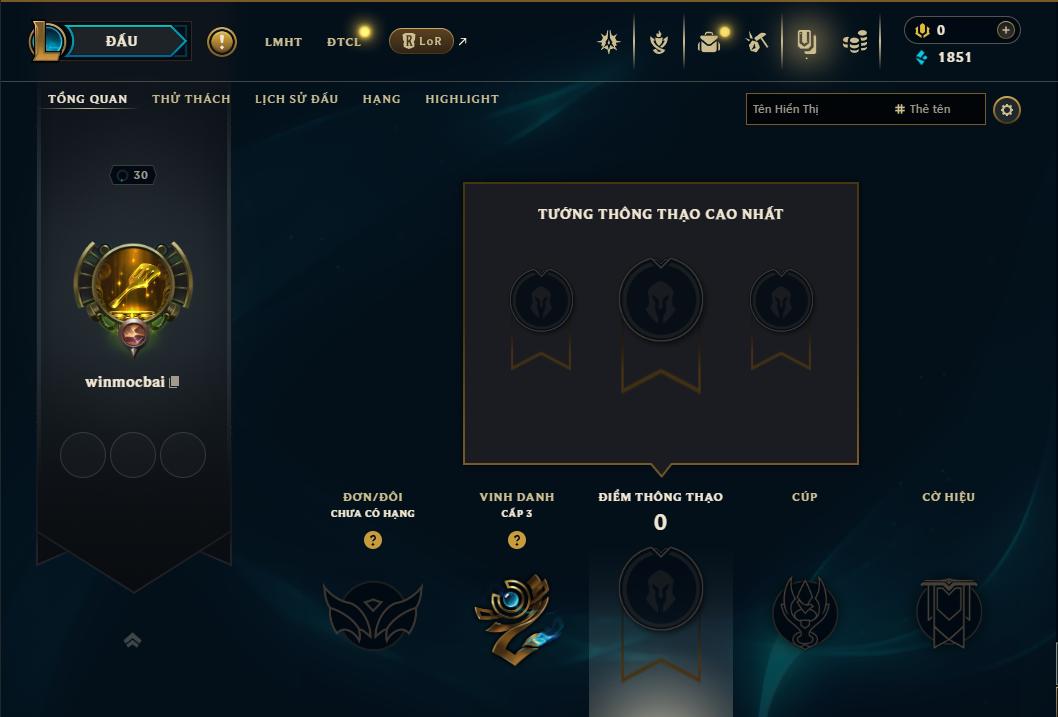Switch to the Thử Thách tab

(x=191, y=99)
